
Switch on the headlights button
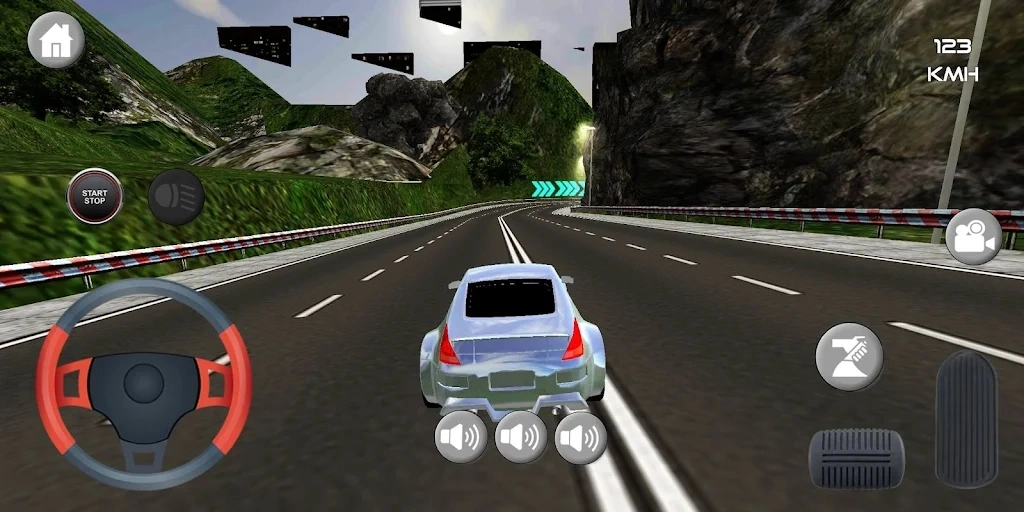pos(176,196)
